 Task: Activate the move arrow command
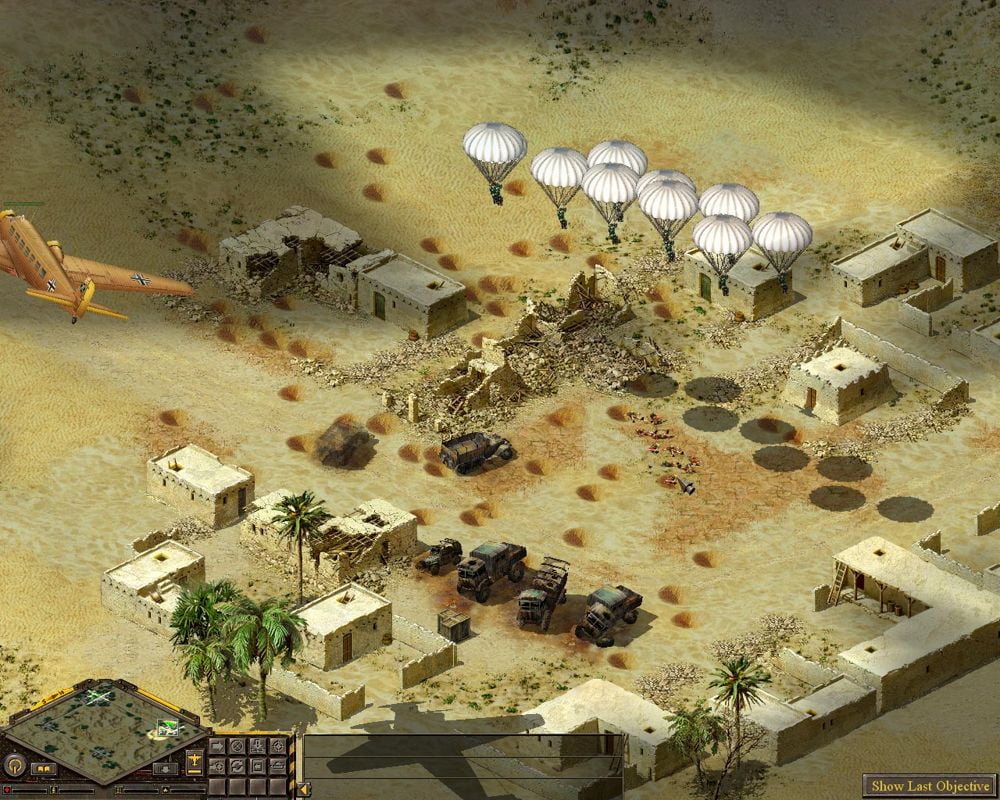(x=217, y=746)
